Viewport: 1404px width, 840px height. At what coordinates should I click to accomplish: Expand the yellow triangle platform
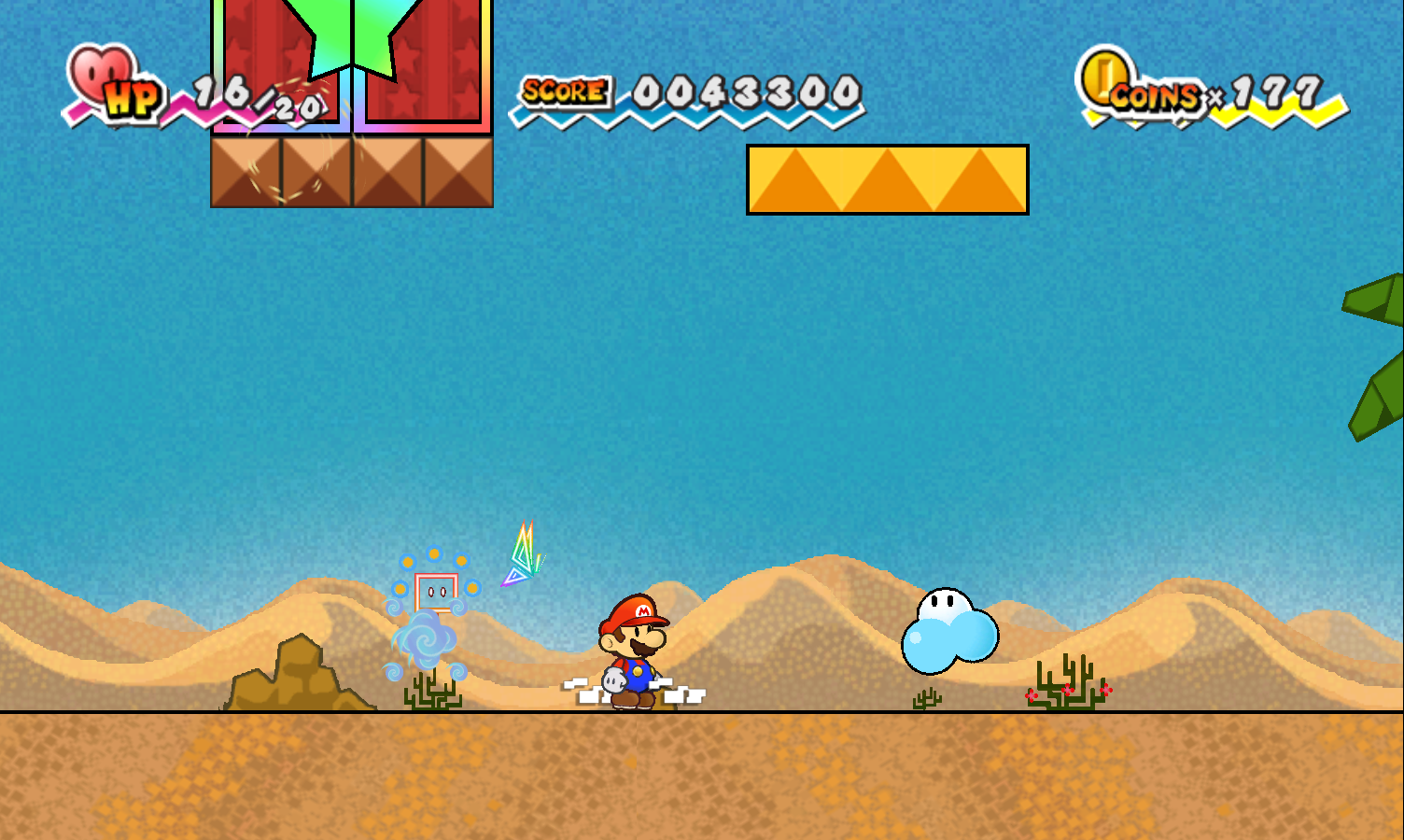885,180
